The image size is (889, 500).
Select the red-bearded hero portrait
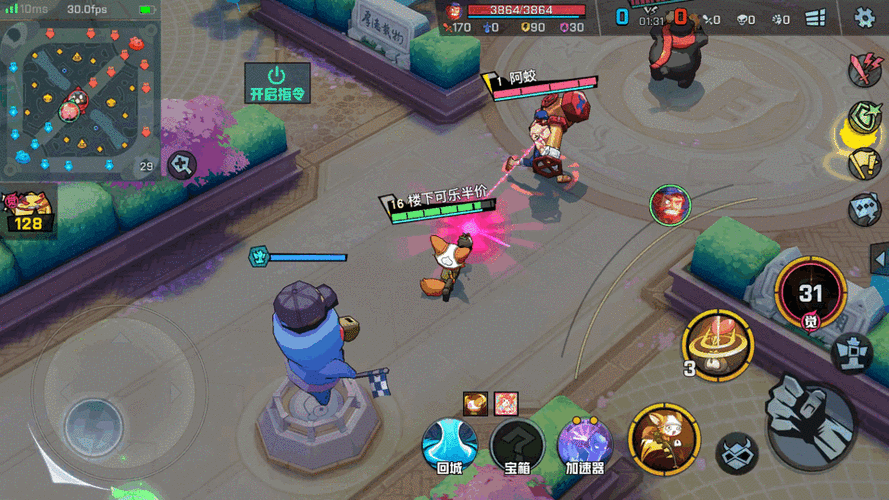tap(669, 205)
